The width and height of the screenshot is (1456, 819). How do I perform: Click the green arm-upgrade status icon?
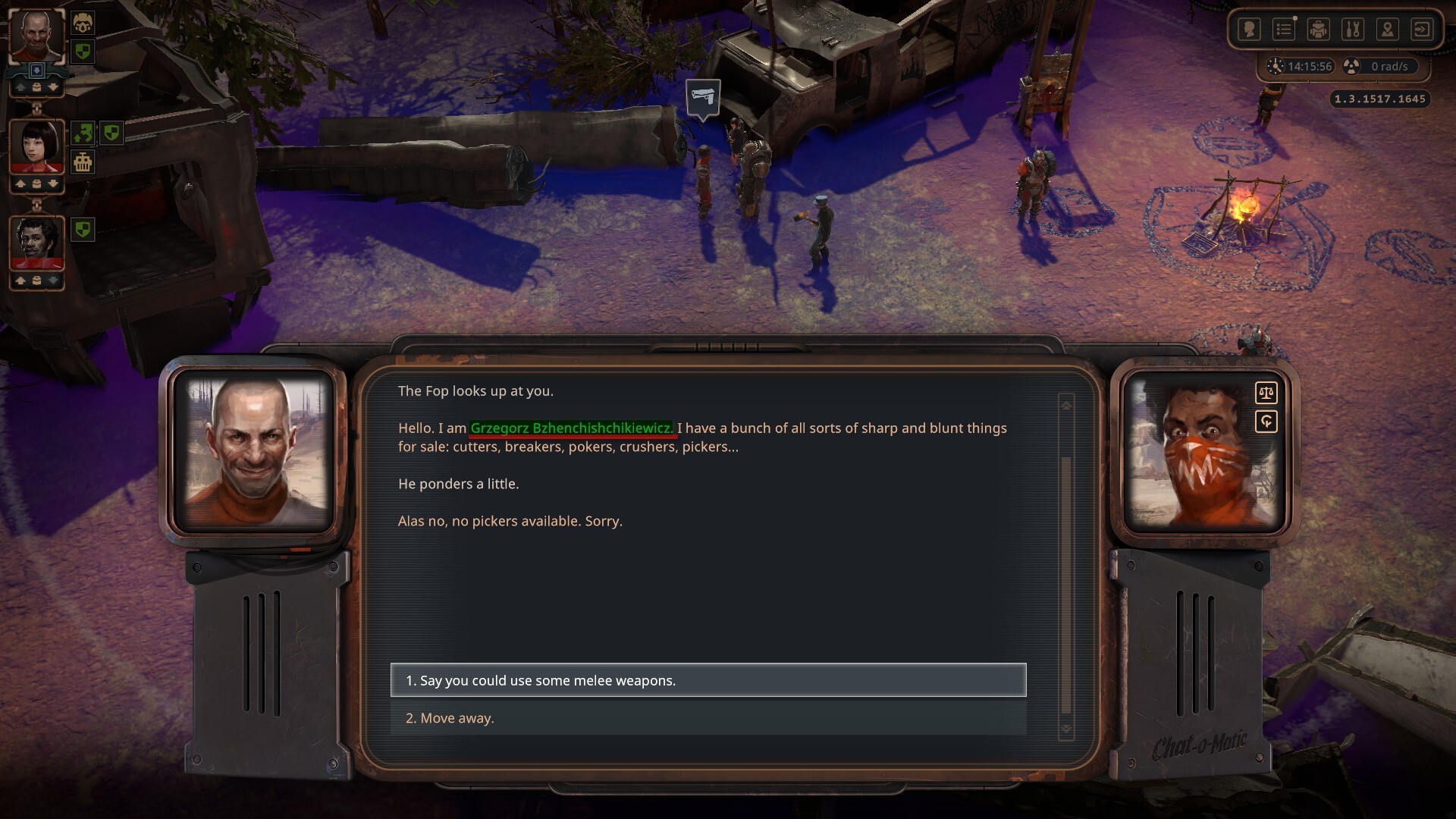(x=83, y=133)
